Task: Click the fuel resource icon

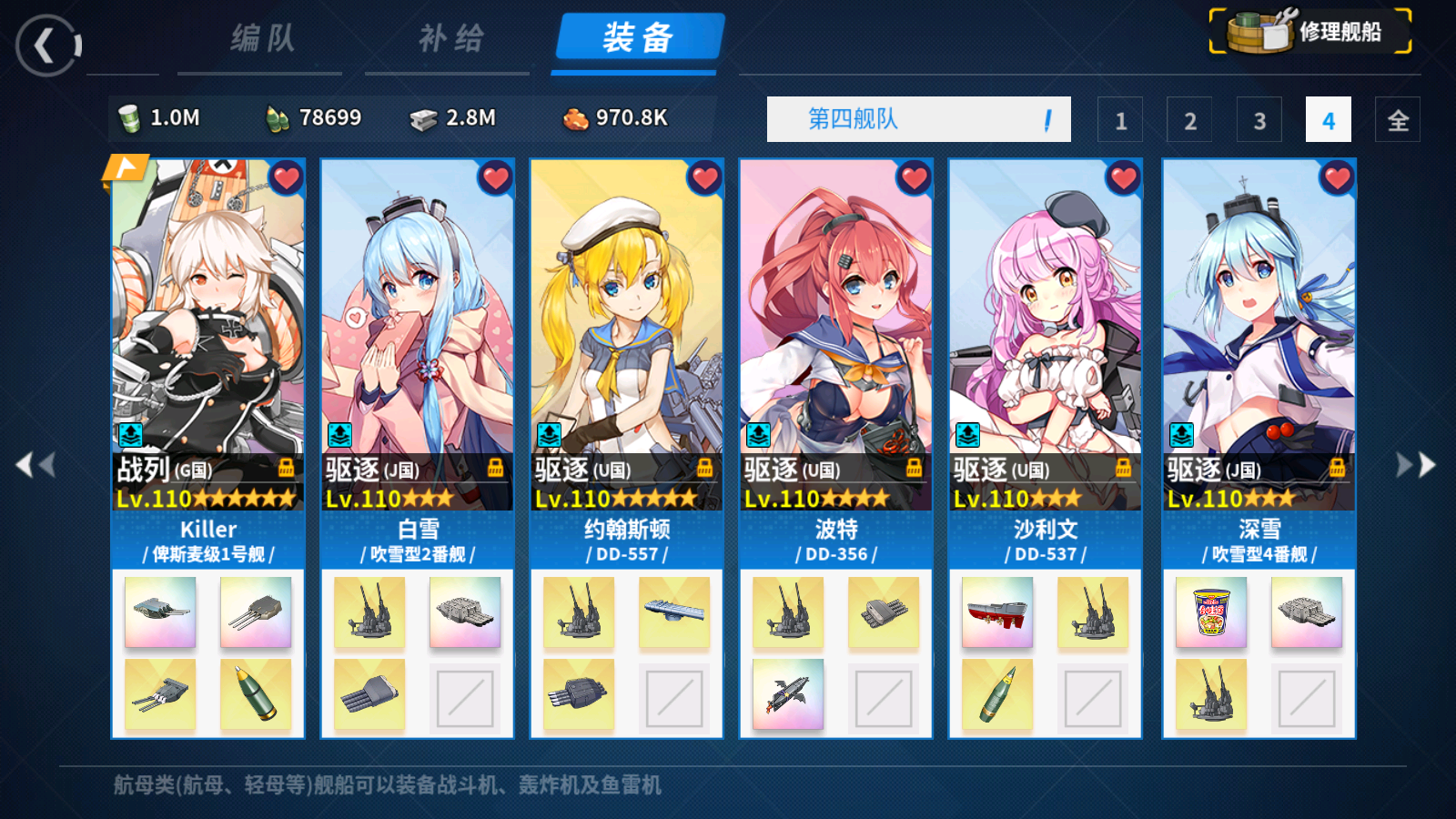Action: (130, 118)
